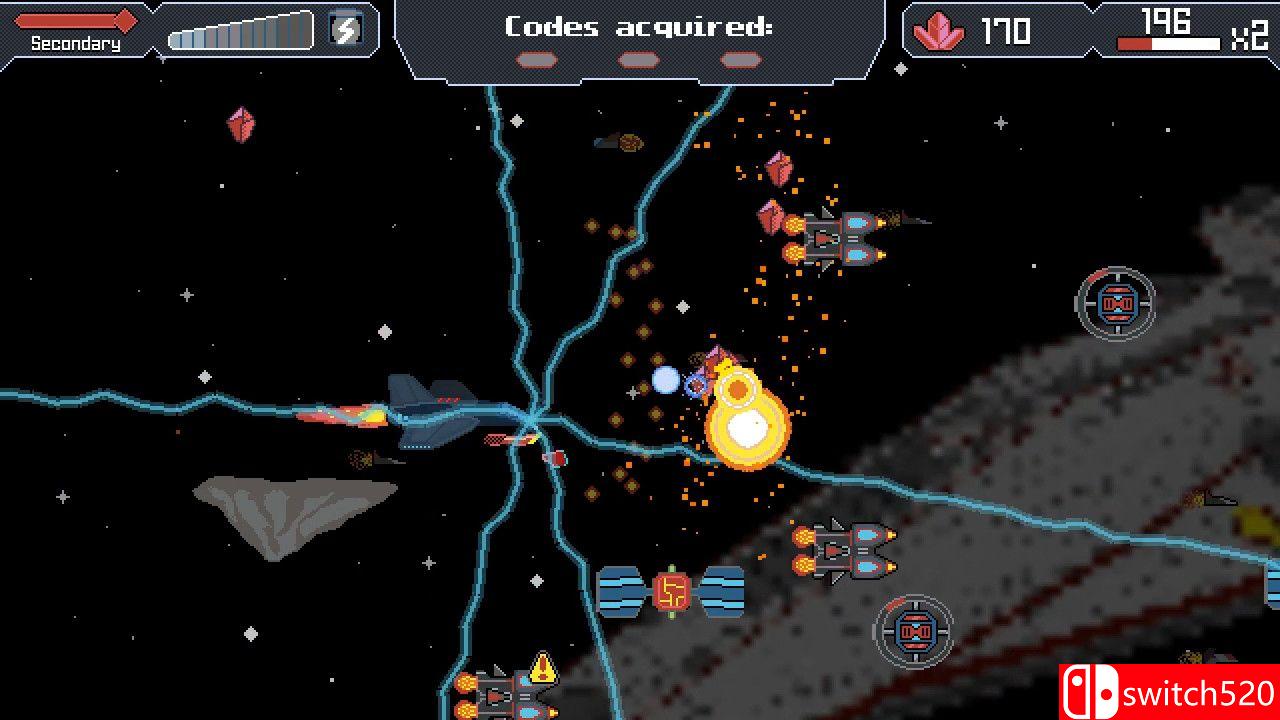The height and width of the screenshot is (720, 1280).
Task: Expand the Secondary weapon panel
Action: click(x=75, y=30)
